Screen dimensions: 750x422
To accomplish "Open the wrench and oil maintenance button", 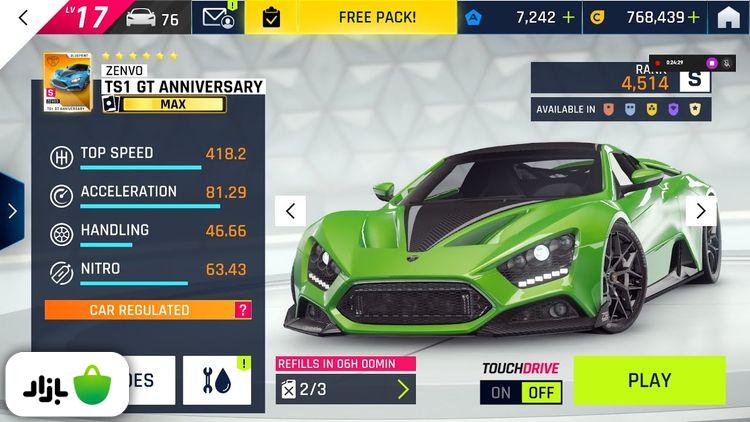I will tap(217, 381).
